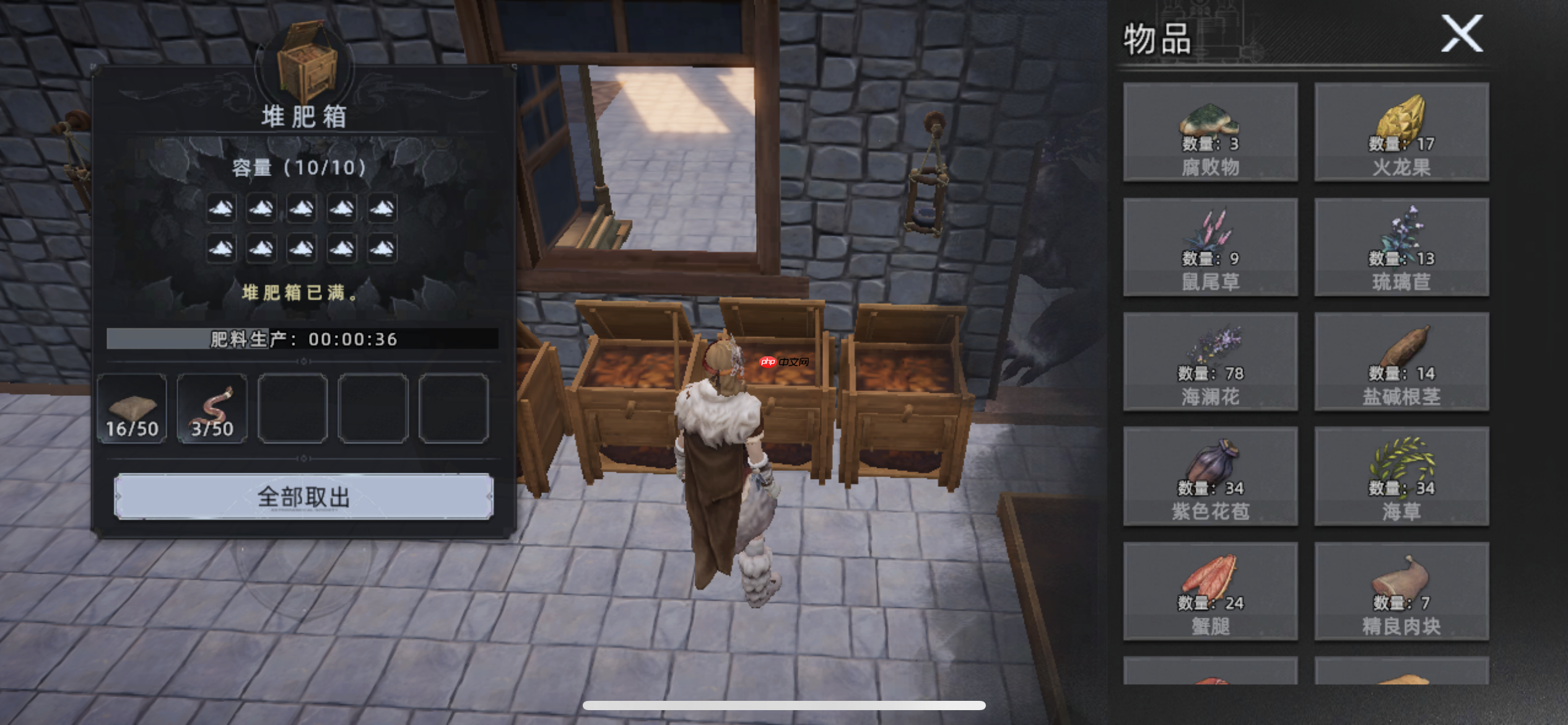1568x725 pixels.
Task: Pick the 琉璃苣 borage item
Action: coord(1401,247)
